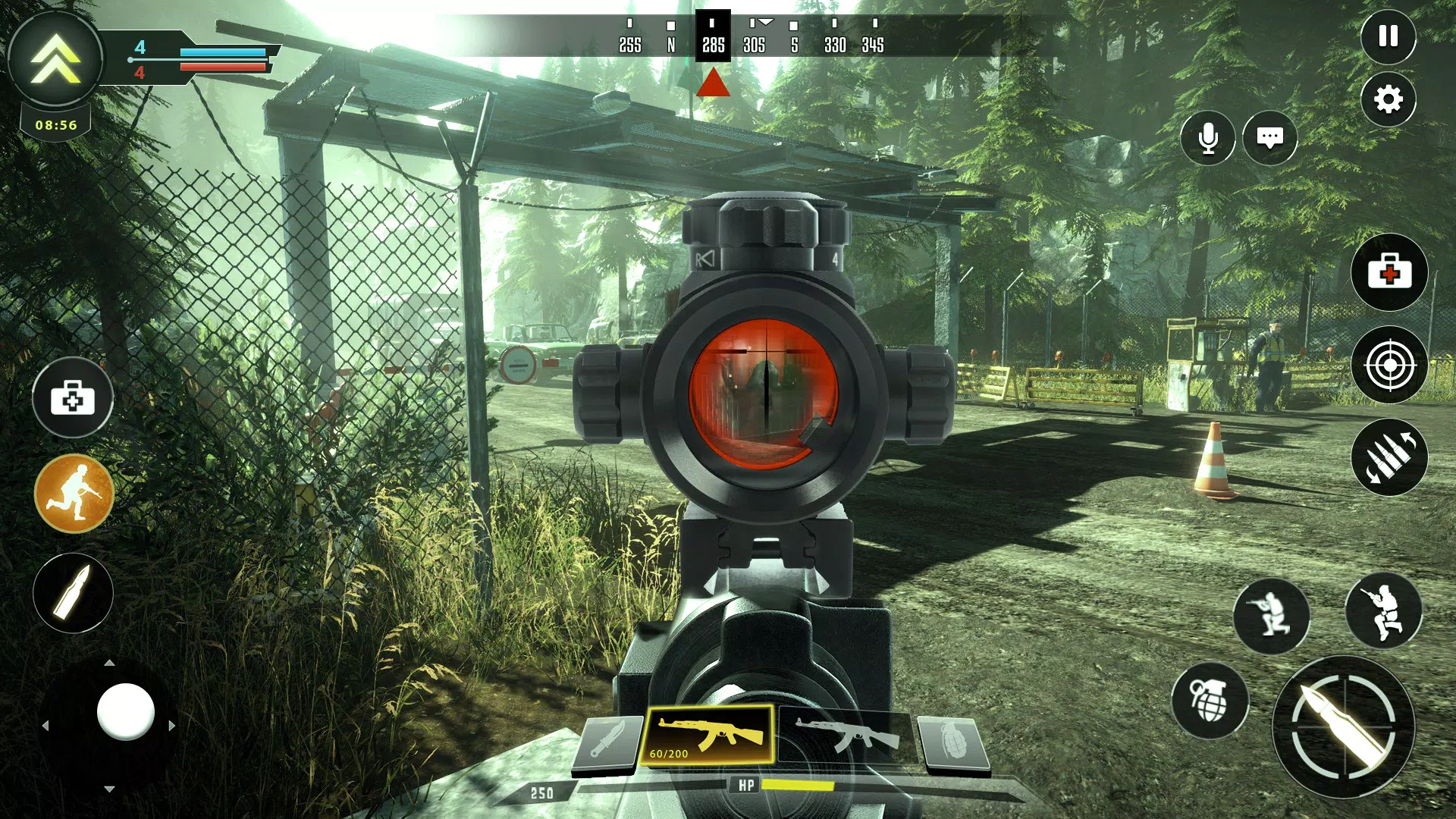Tap the white movement joystick knob

tap(126, 711)
